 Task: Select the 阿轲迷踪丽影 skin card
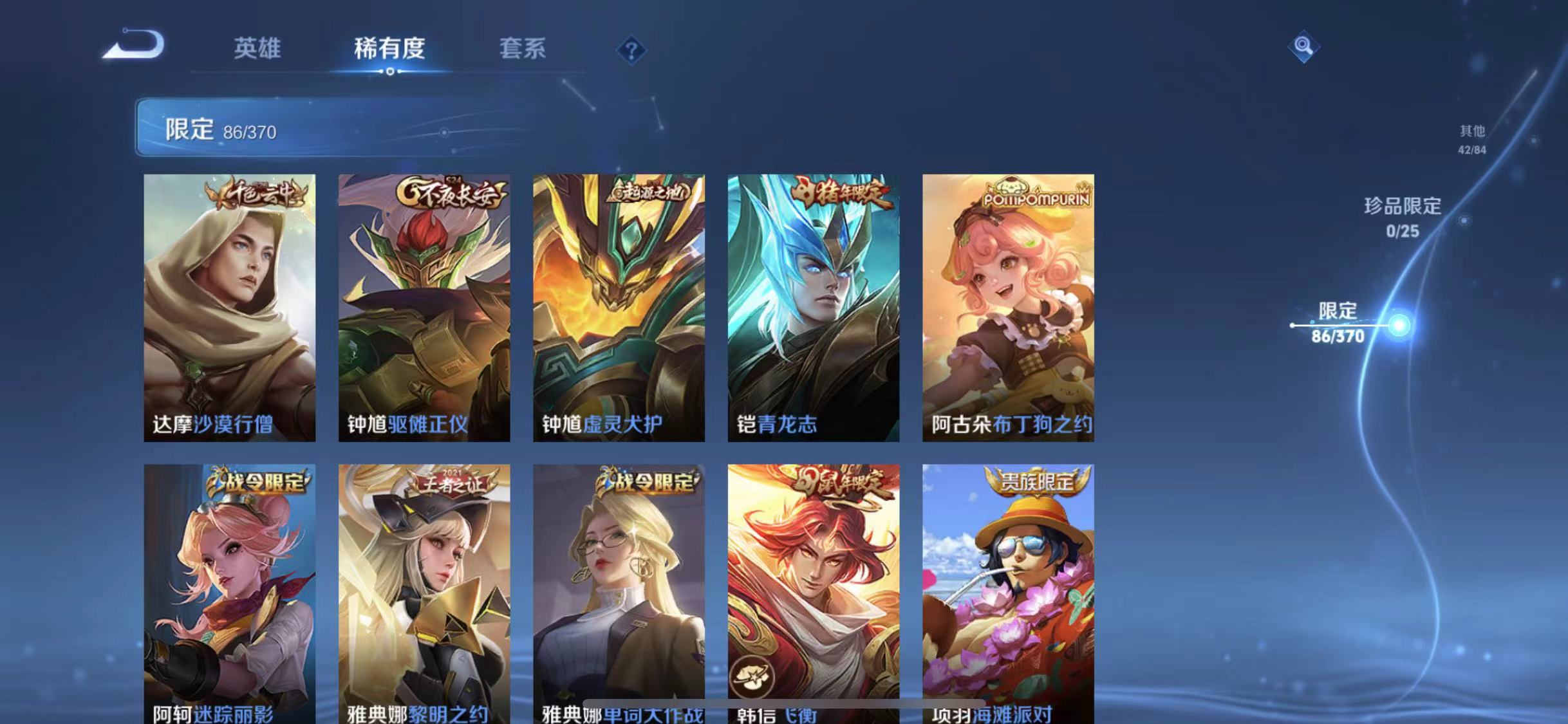(x=230, y=592)
